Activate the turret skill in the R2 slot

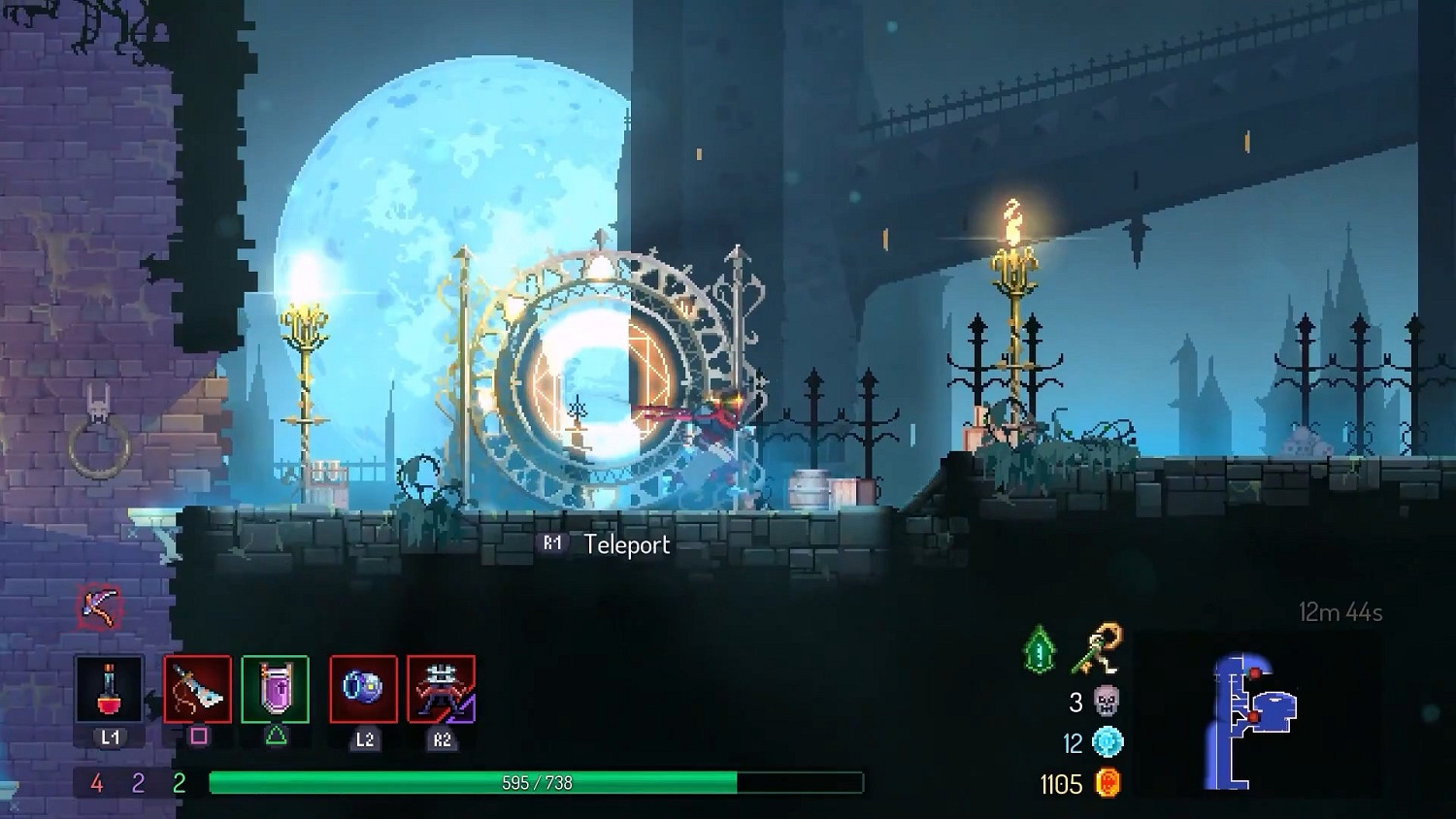click(x=442, y=691)
